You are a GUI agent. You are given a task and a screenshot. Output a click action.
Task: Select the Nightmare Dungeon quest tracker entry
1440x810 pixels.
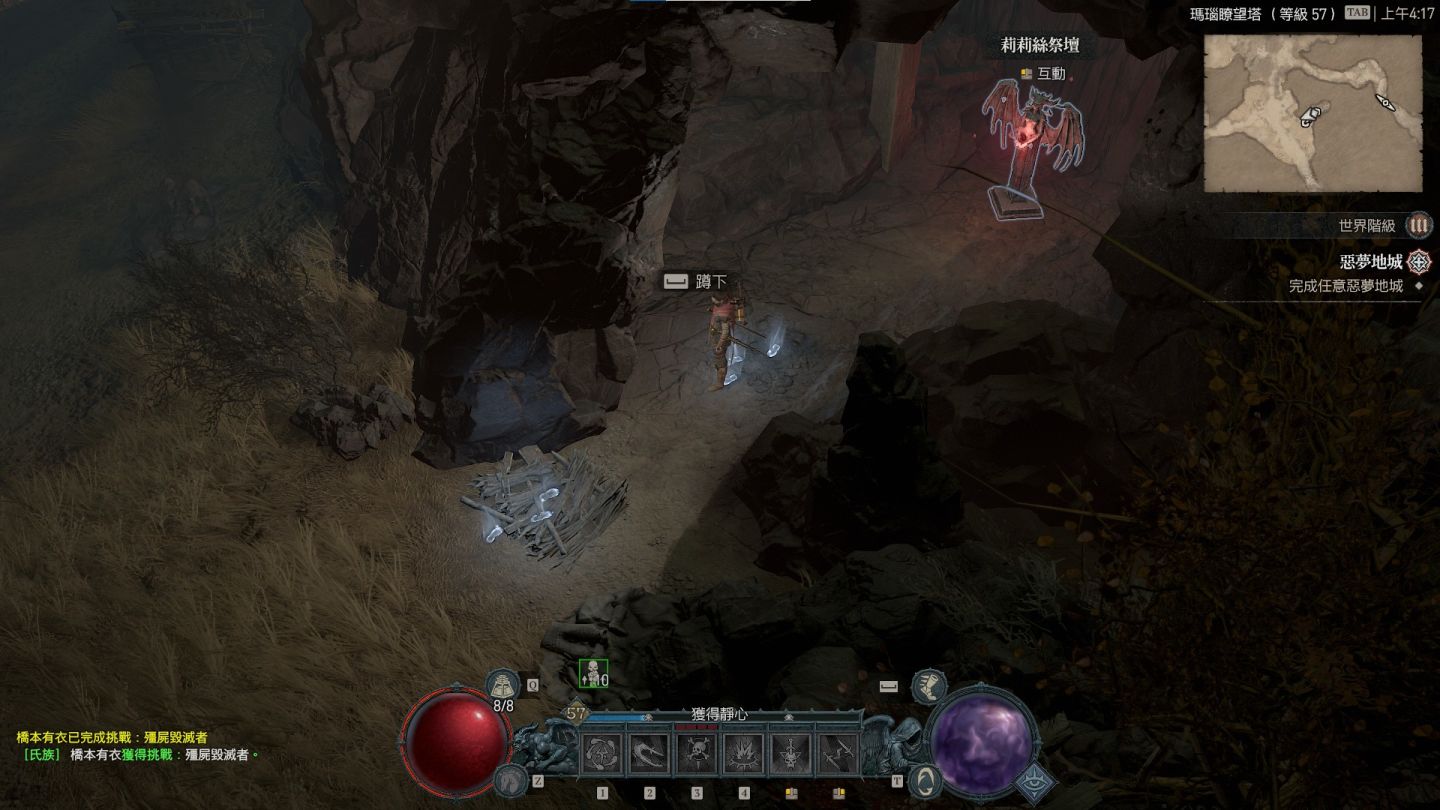pyautogui.click(x=1371, y=262)
